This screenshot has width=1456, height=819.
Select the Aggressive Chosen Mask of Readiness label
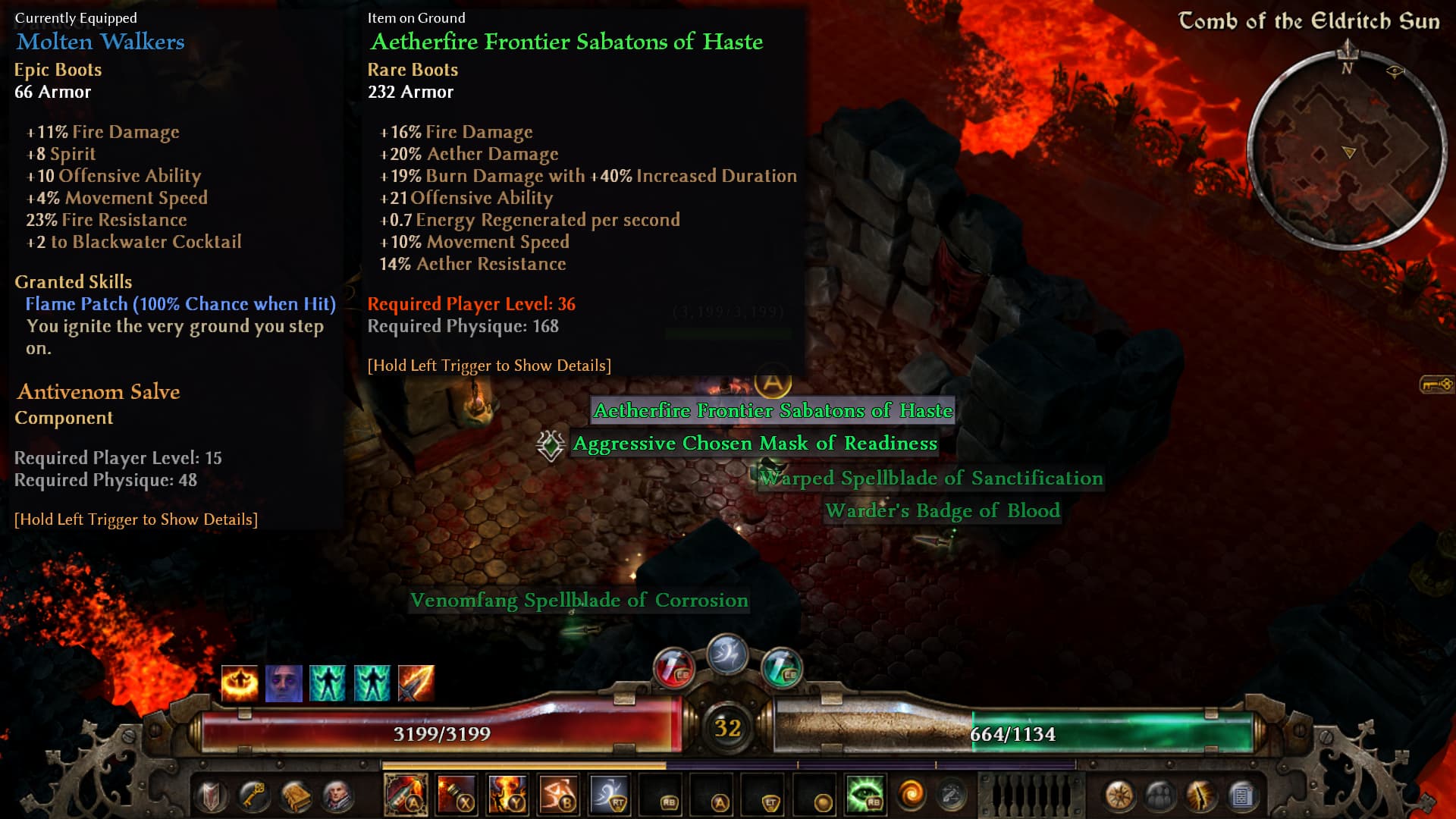pyautogui.click(x=755, y=444)
